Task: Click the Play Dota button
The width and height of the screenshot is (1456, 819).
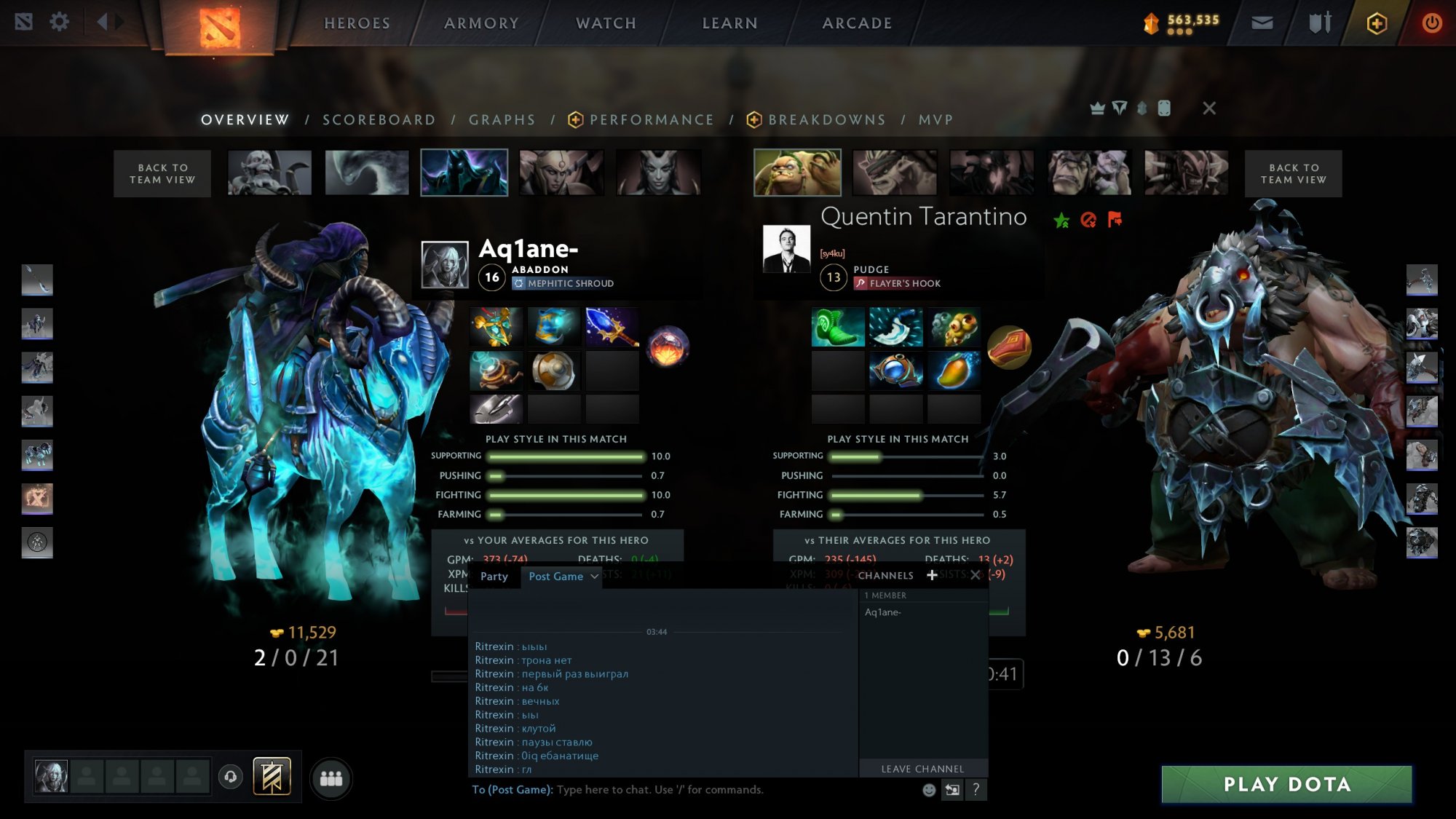Action: pyautogui.click(x=1286, y=784)
